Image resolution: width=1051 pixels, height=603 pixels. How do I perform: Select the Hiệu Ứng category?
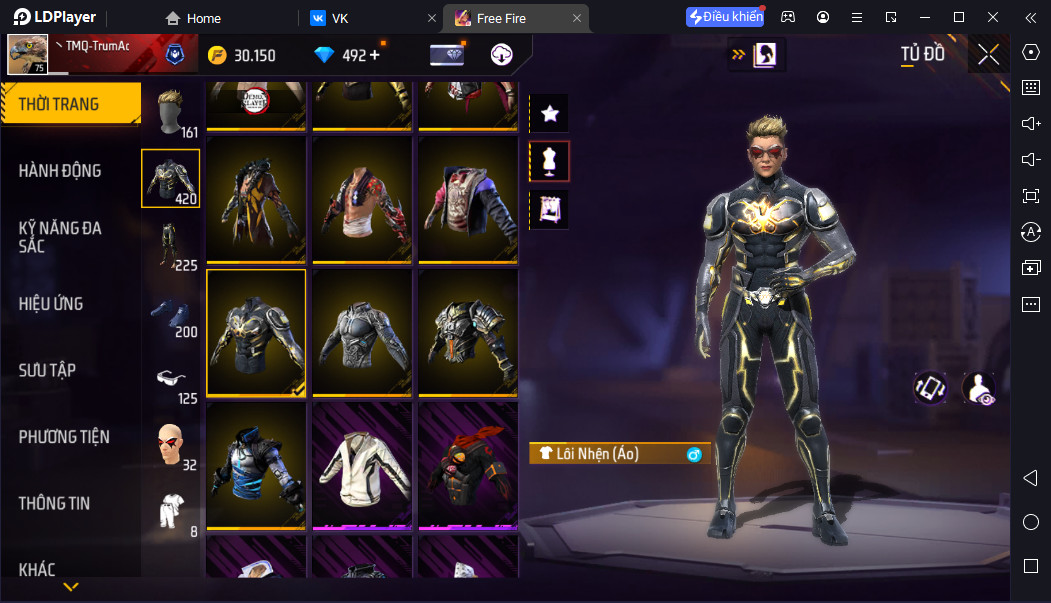(x=51, y=304)
